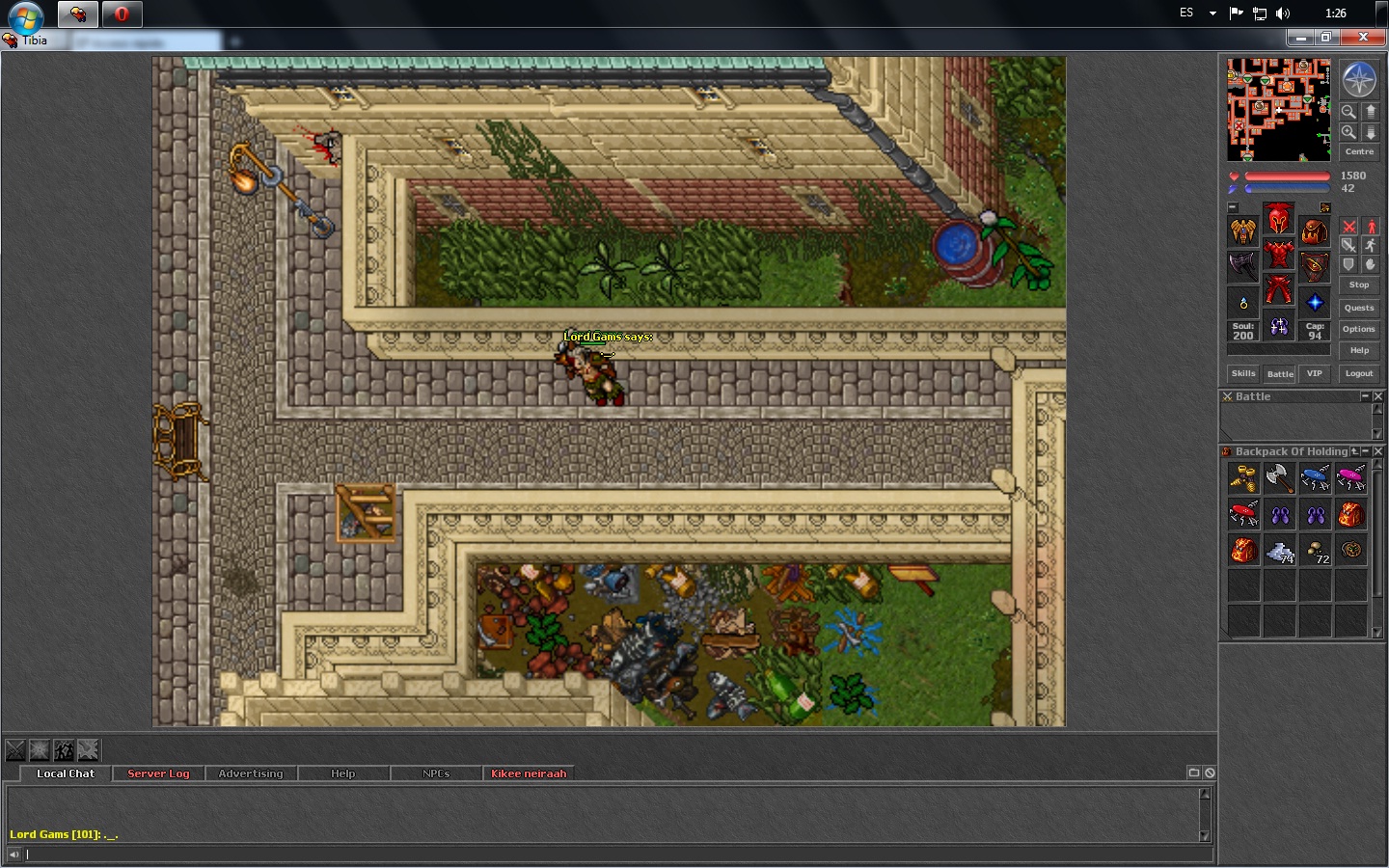Open the Quests log
Viewport: 1389px width, 868px height.
[1359, 308]
